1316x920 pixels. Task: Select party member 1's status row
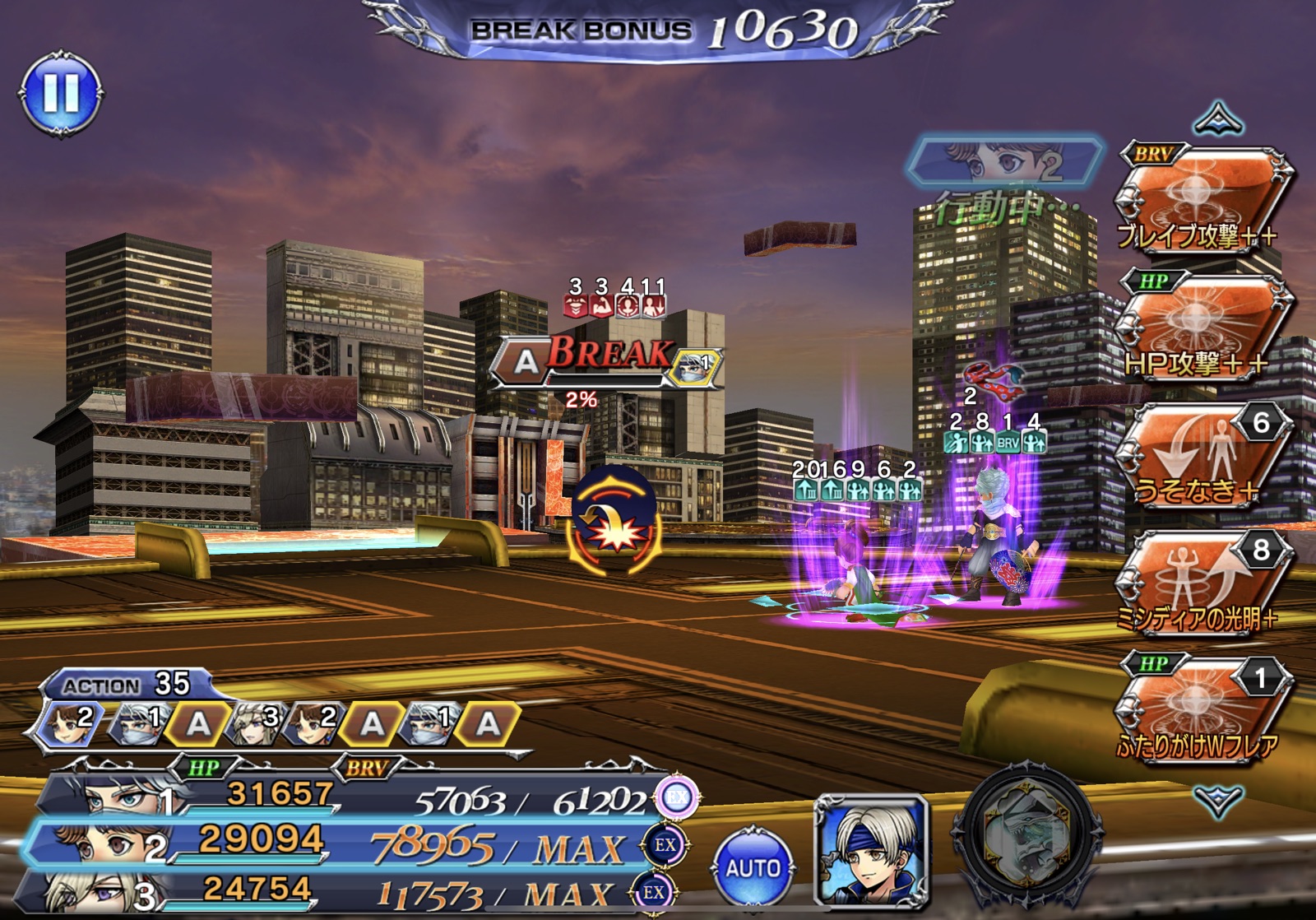click(345, 796)
